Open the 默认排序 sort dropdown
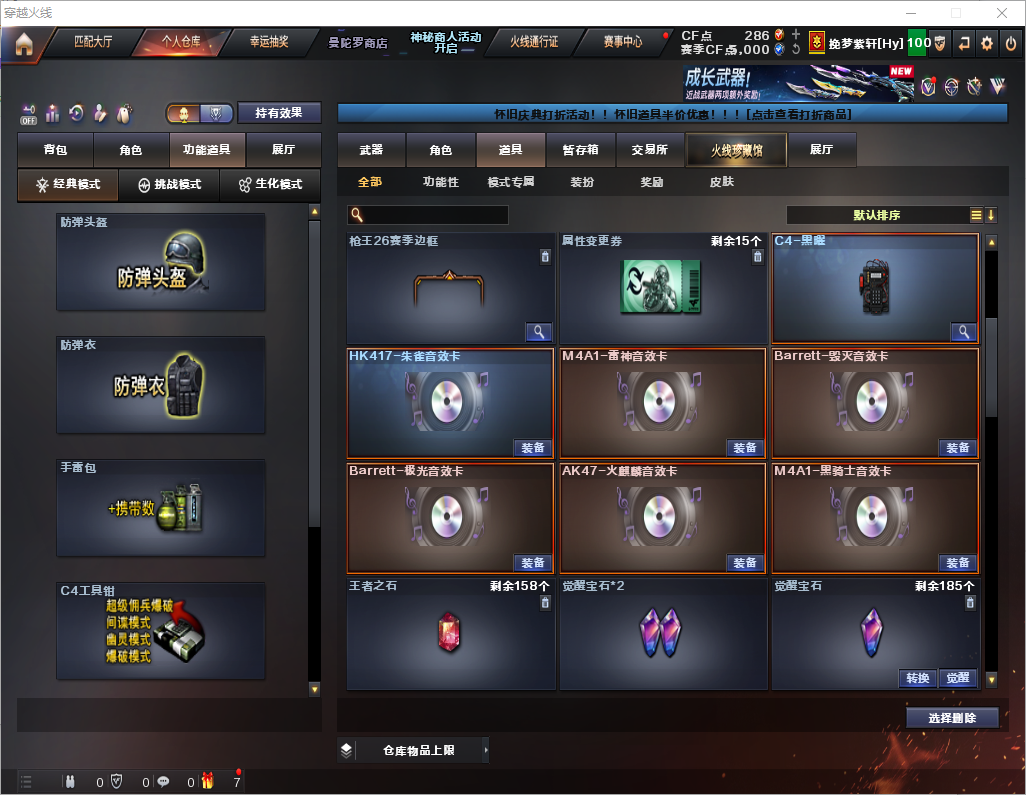The width and height of the screenshot is (1026, 795). [x=876, y=215]
